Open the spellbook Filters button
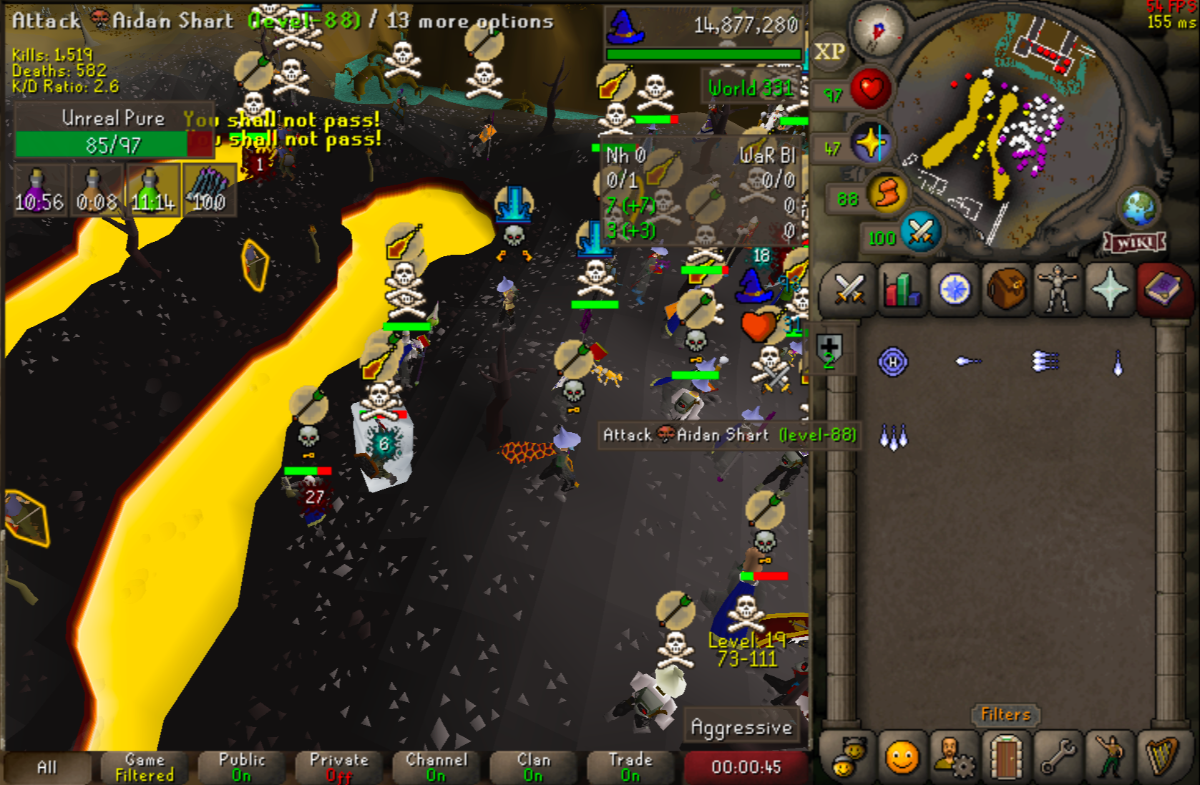Viewport: 1200px width, 785px height. tap(1005, 714)
